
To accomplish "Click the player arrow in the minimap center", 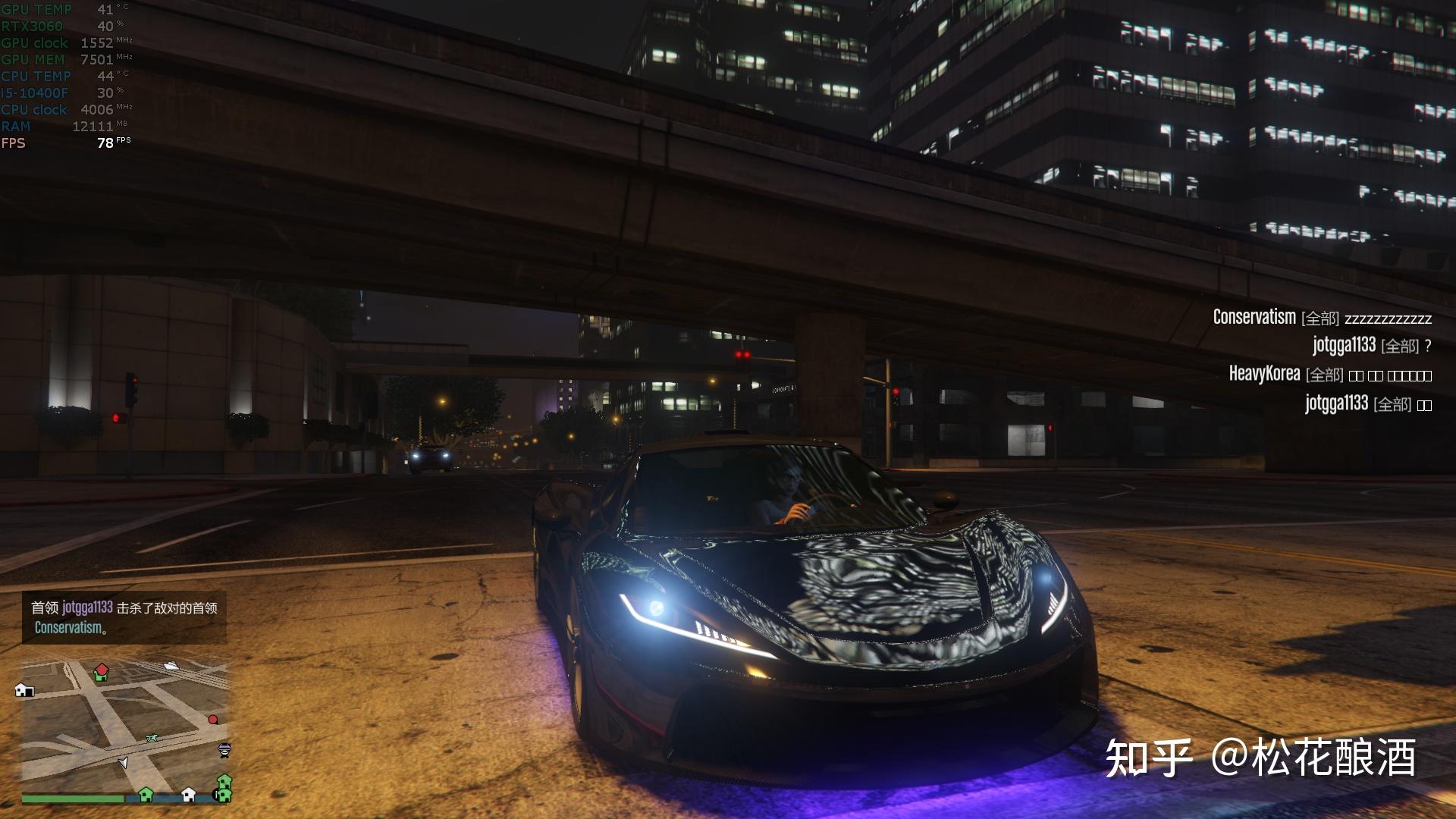I will tap(124, 763).
